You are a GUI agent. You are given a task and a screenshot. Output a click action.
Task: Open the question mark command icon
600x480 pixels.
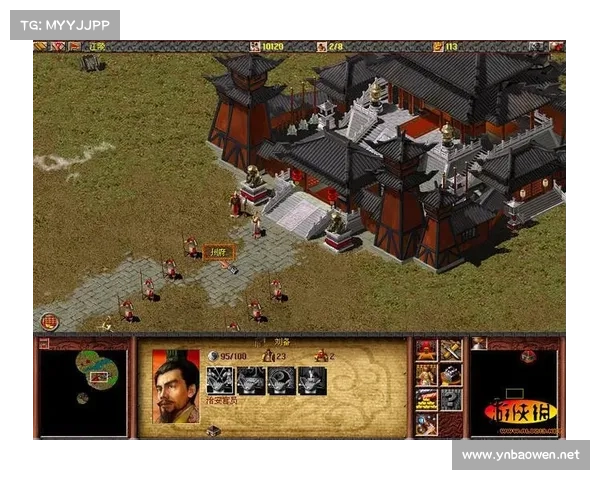click(450, 399)
